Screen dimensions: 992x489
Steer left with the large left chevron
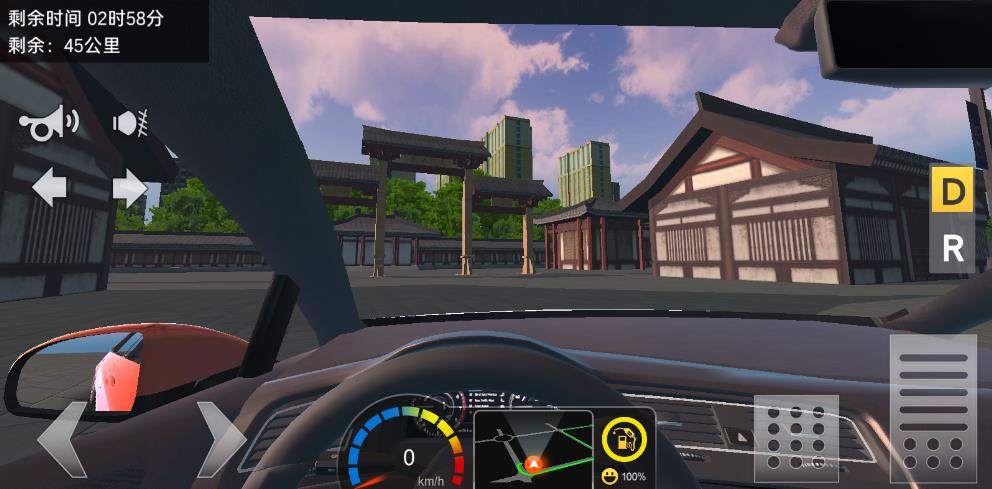click(x=62, y=440)
